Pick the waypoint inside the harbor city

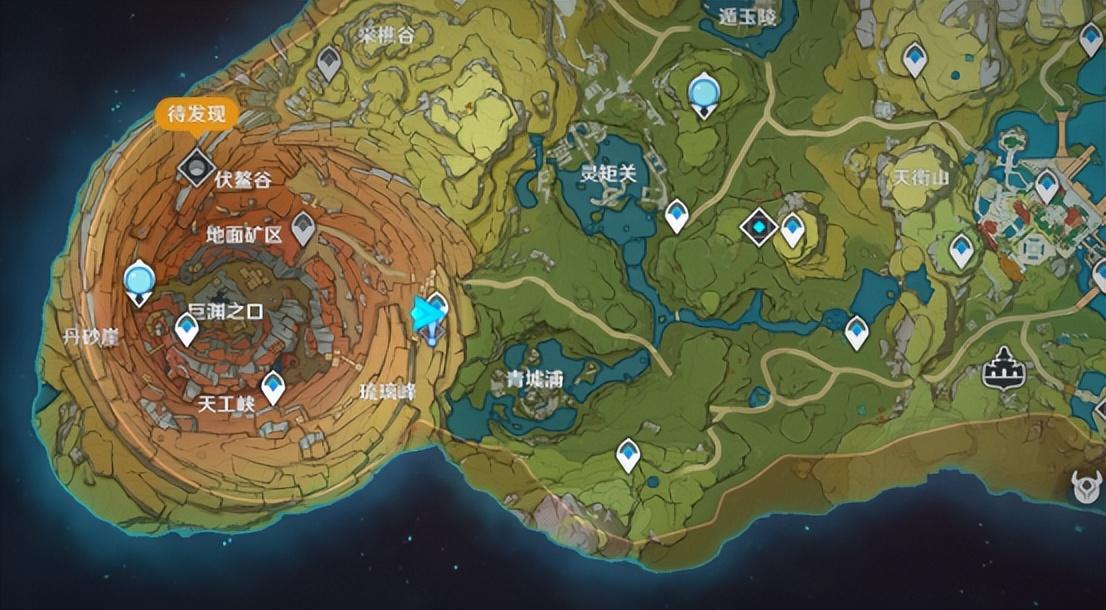(x=1046, y=185)
